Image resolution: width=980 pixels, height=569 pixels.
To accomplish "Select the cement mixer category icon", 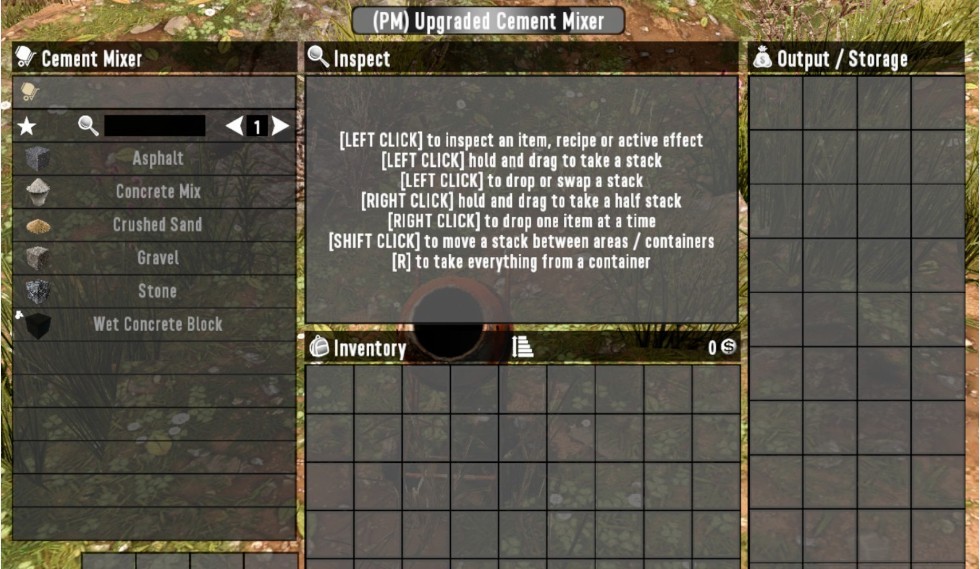I will tap(29, 92).
